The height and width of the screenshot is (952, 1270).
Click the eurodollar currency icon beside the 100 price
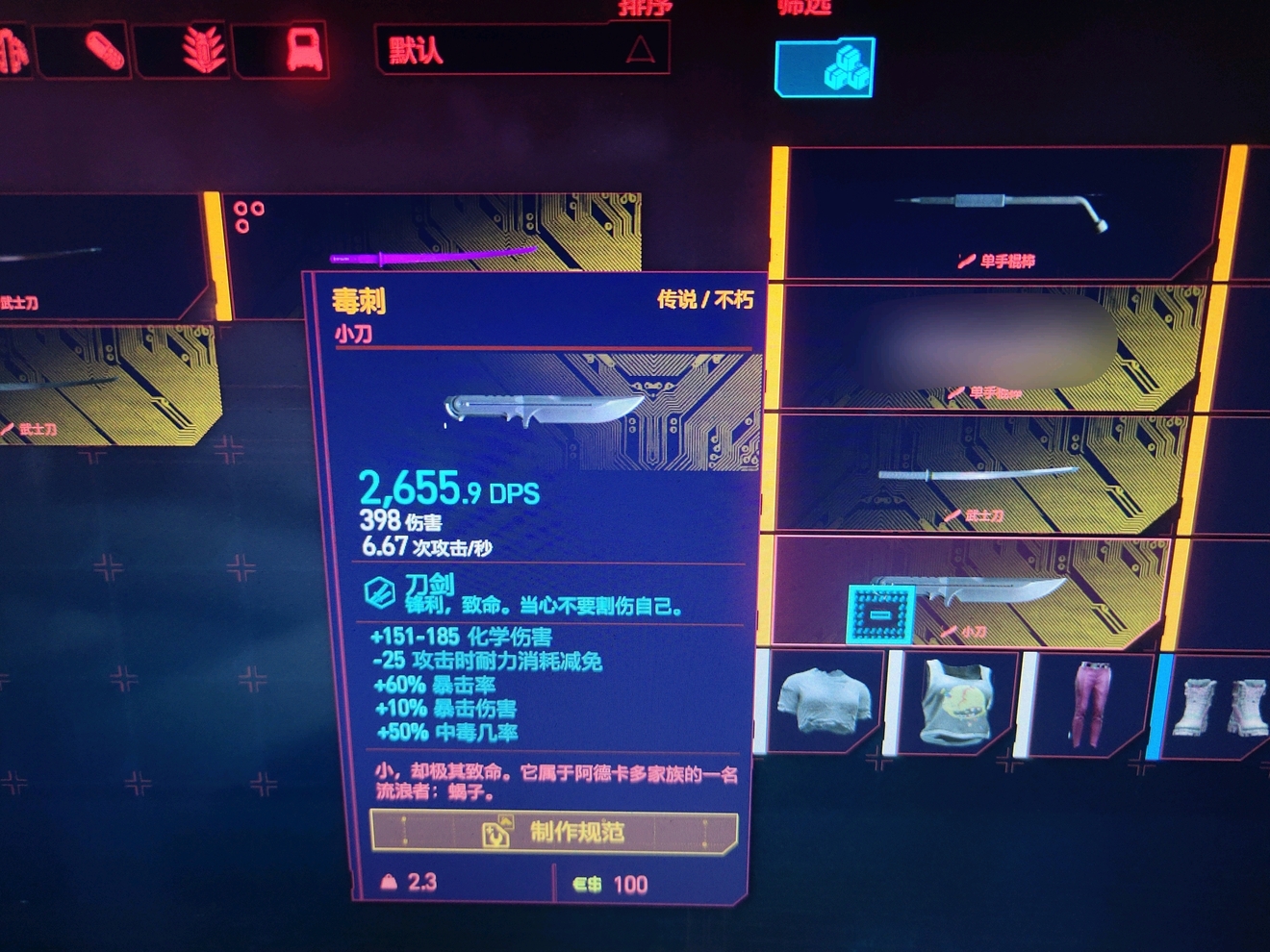[587, 883]
